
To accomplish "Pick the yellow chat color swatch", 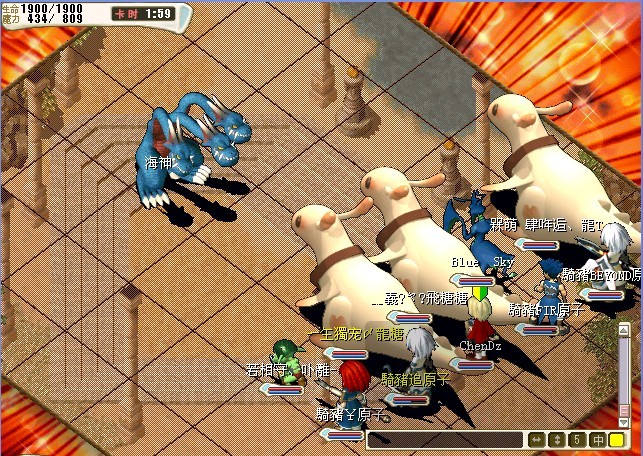I will tap(617, 440).
